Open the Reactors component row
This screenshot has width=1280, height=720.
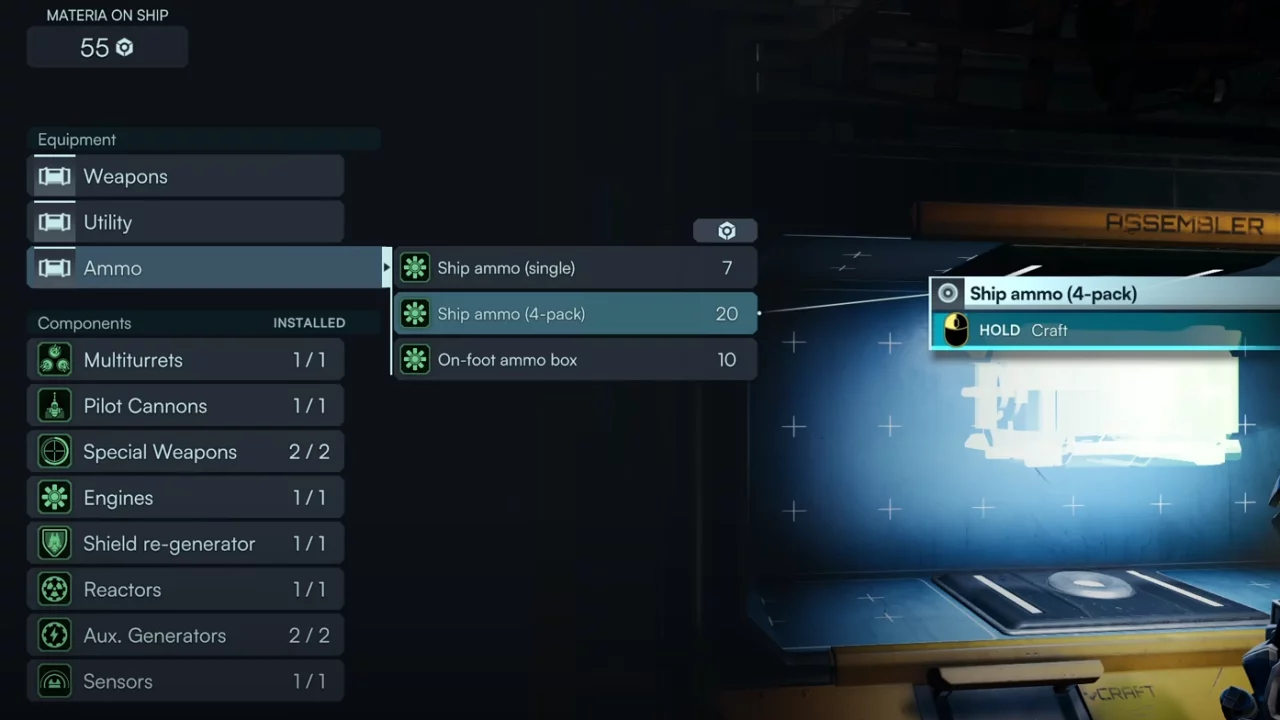point(186,590)
